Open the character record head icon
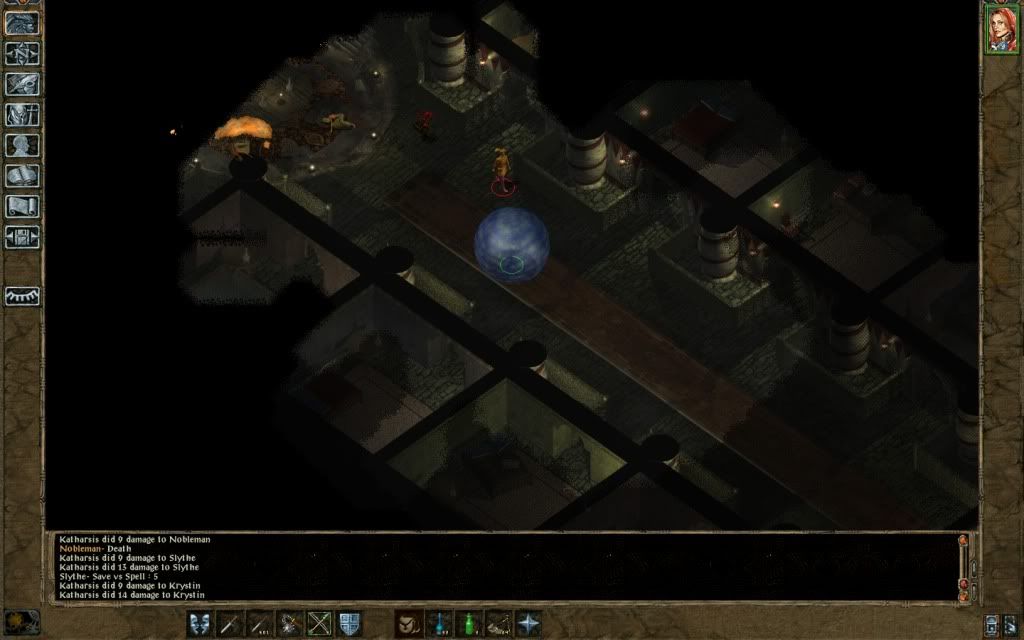This screenshot has width=1024, height=640. tap(22, 145)
